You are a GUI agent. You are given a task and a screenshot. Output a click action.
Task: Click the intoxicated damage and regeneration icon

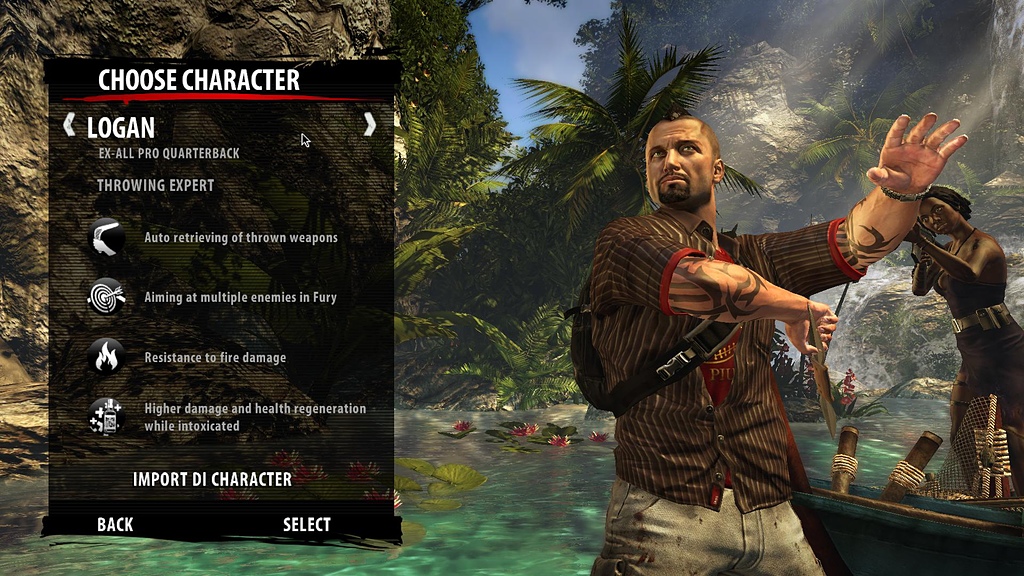pos(106,416)
